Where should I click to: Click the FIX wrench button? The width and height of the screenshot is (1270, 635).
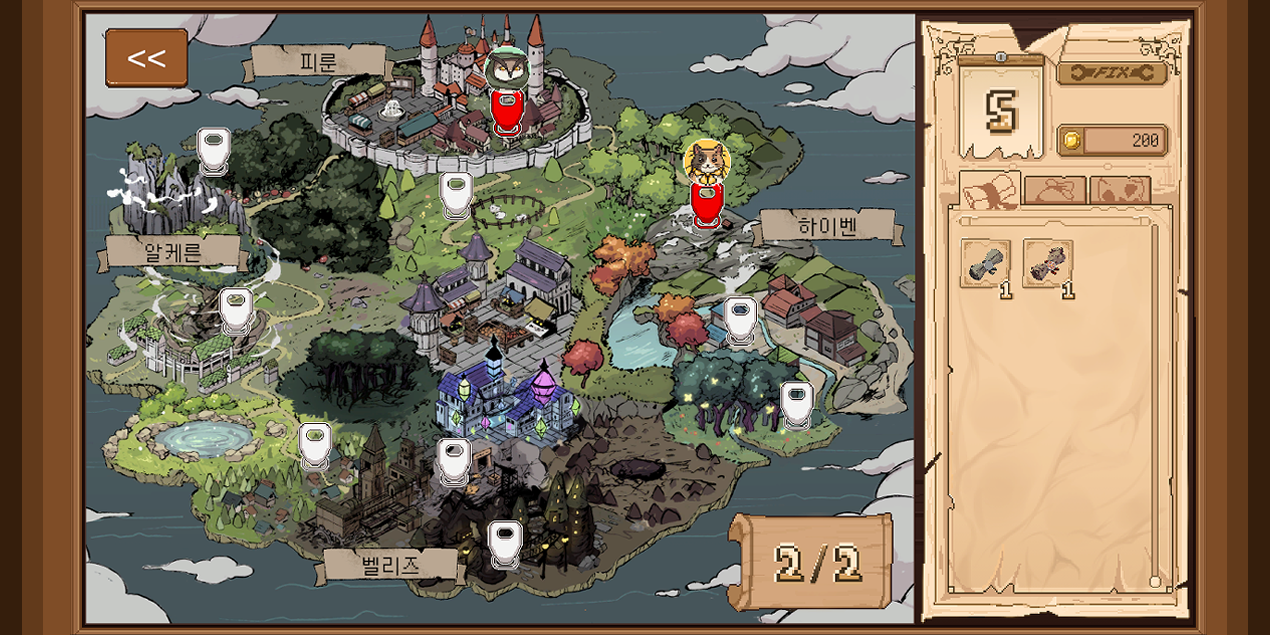[x=1112, y=73]
